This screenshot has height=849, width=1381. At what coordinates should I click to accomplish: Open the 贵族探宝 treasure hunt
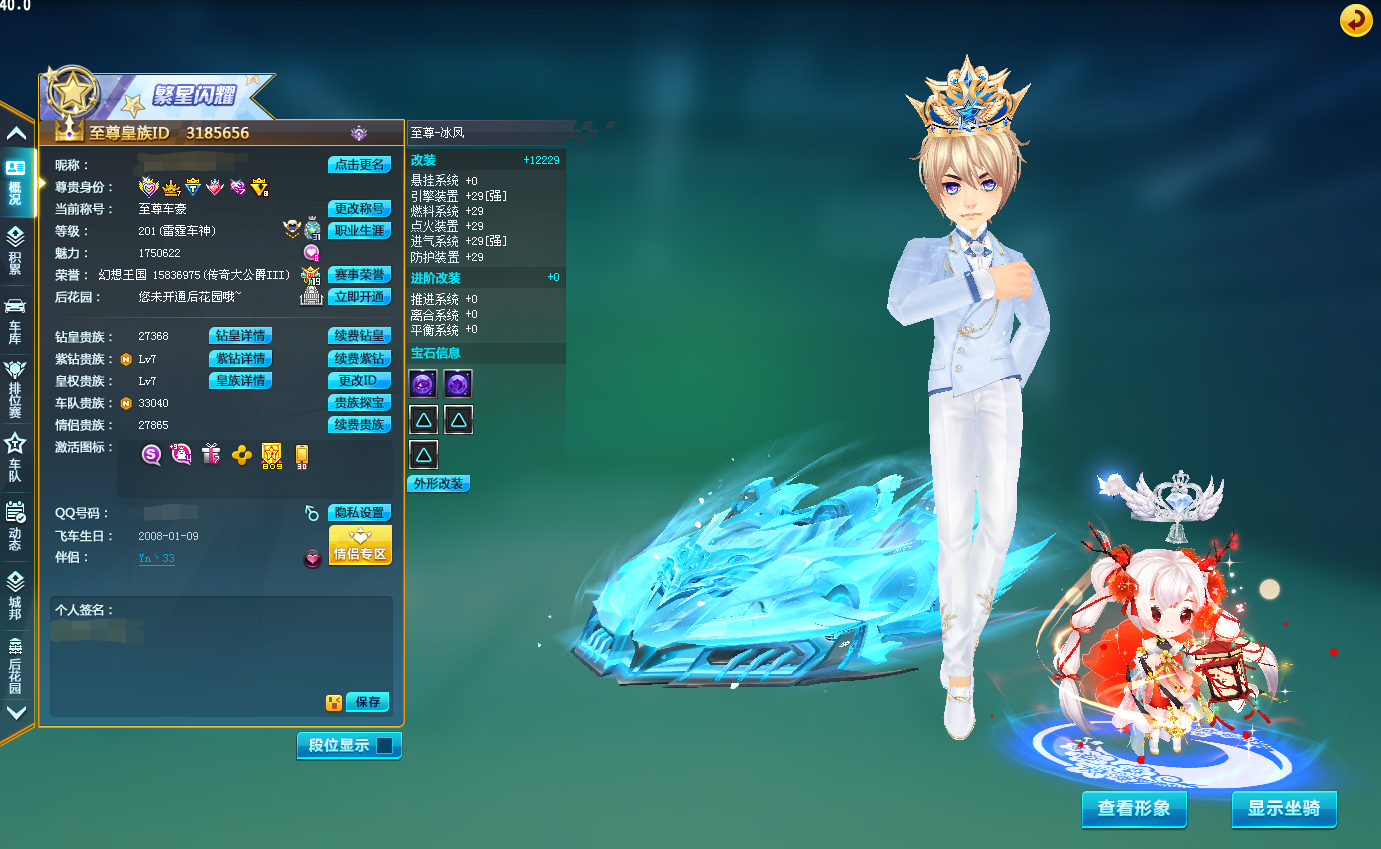[359, 402]
